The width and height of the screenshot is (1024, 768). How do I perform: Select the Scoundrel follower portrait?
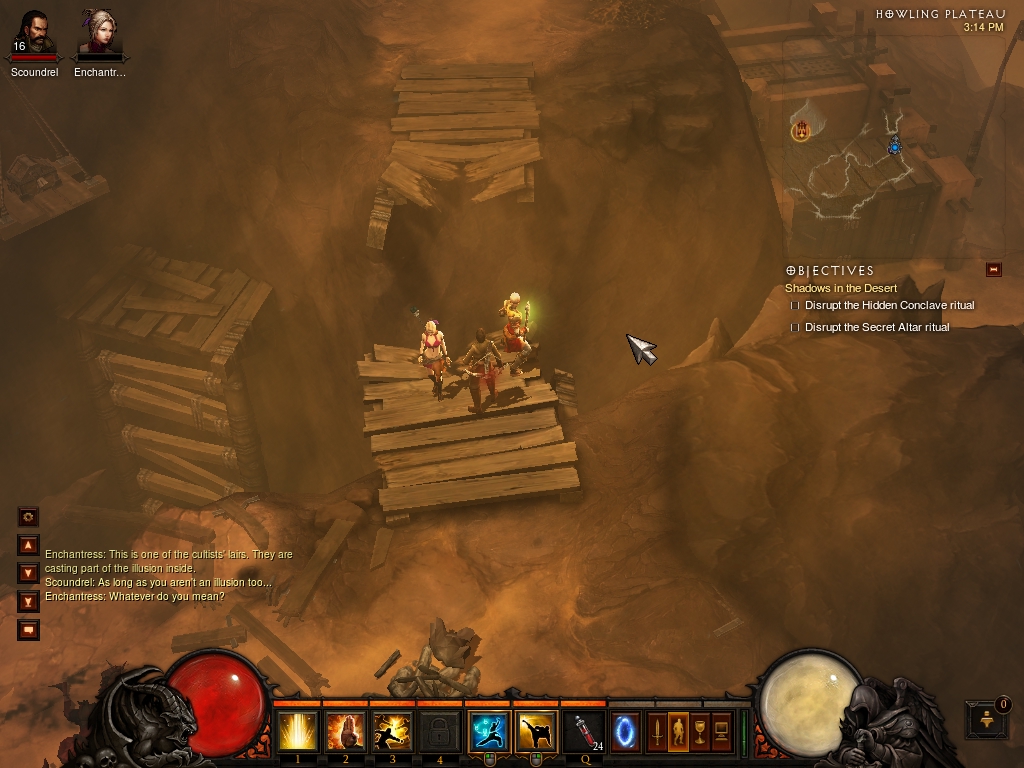(x=35, y=33)
